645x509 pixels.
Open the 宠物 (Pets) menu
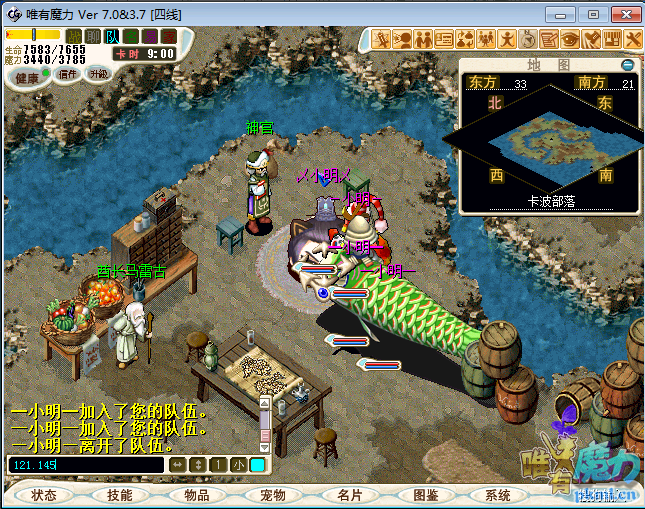(x=272, y=495)
